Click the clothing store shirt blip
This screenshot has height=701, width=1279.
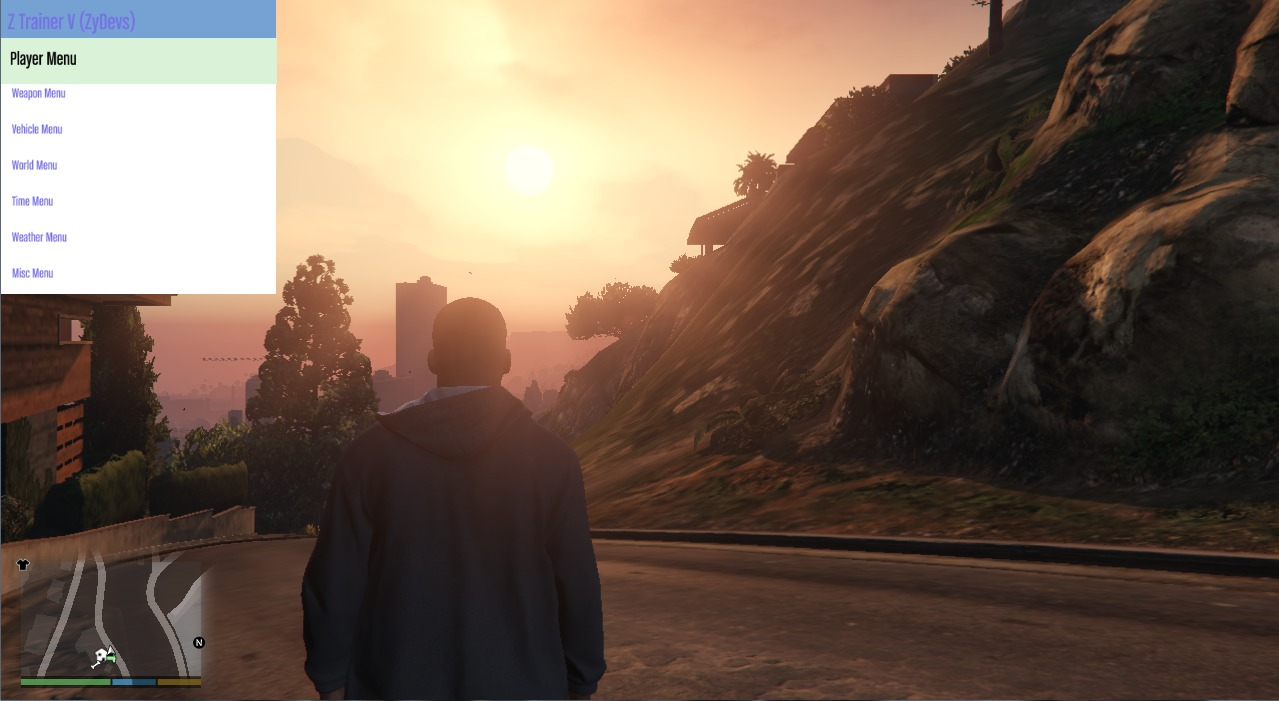pyautogui.click(x=23, y=565)
